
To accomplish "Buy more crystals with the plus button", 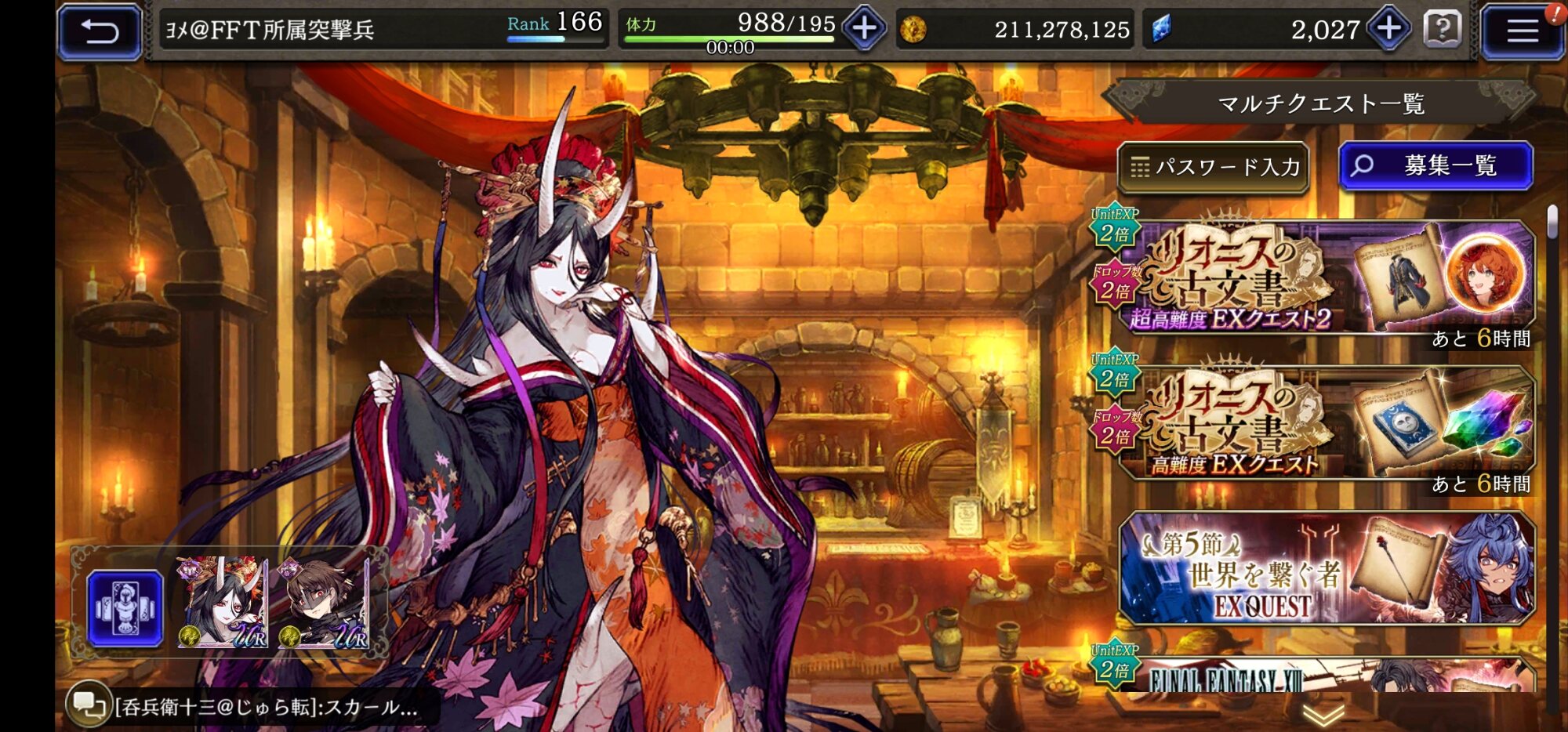I will 1388,30.
